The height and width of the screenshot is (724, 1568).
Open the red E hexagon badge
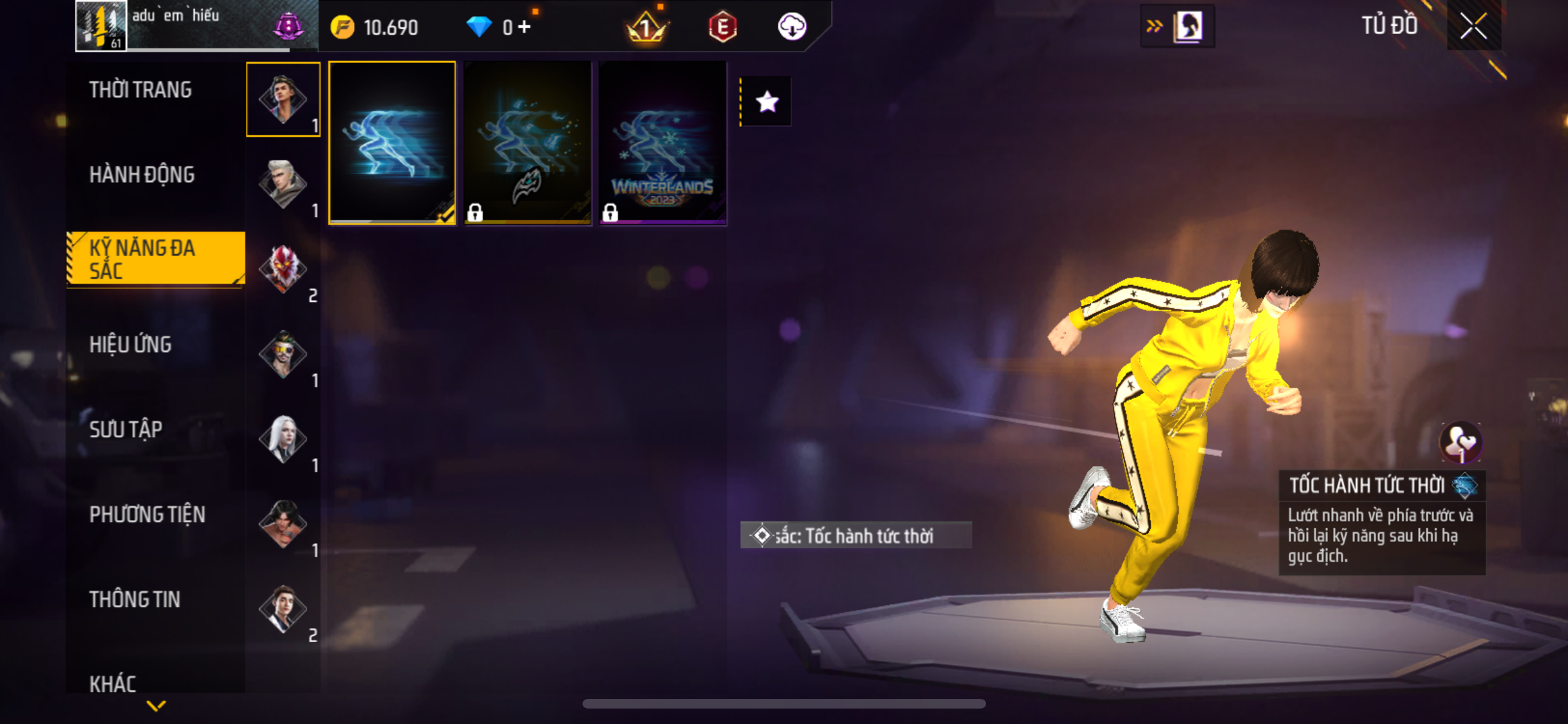point(722,27)
